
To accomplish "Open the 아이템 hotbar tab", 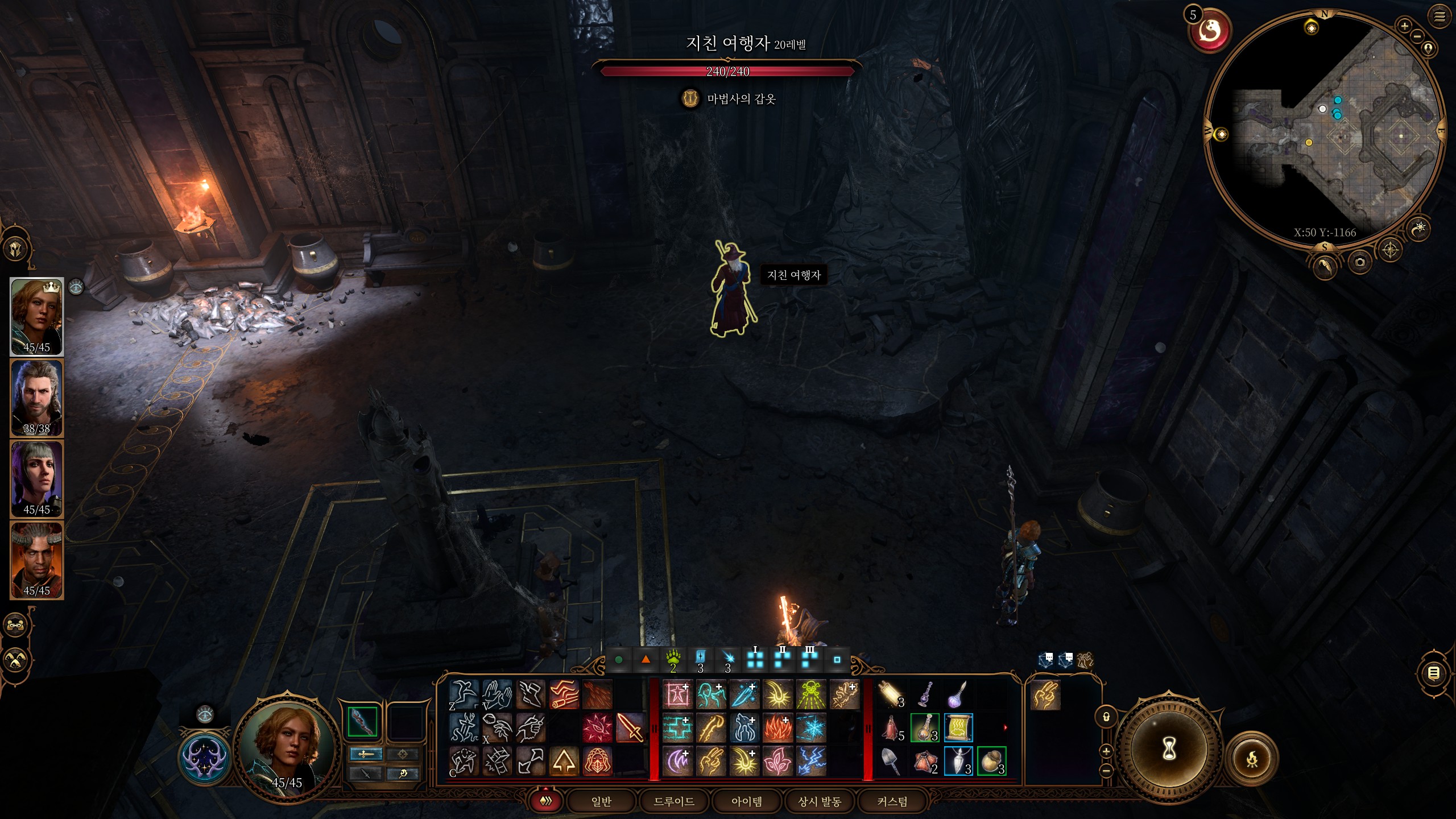I will click(746, 801).
